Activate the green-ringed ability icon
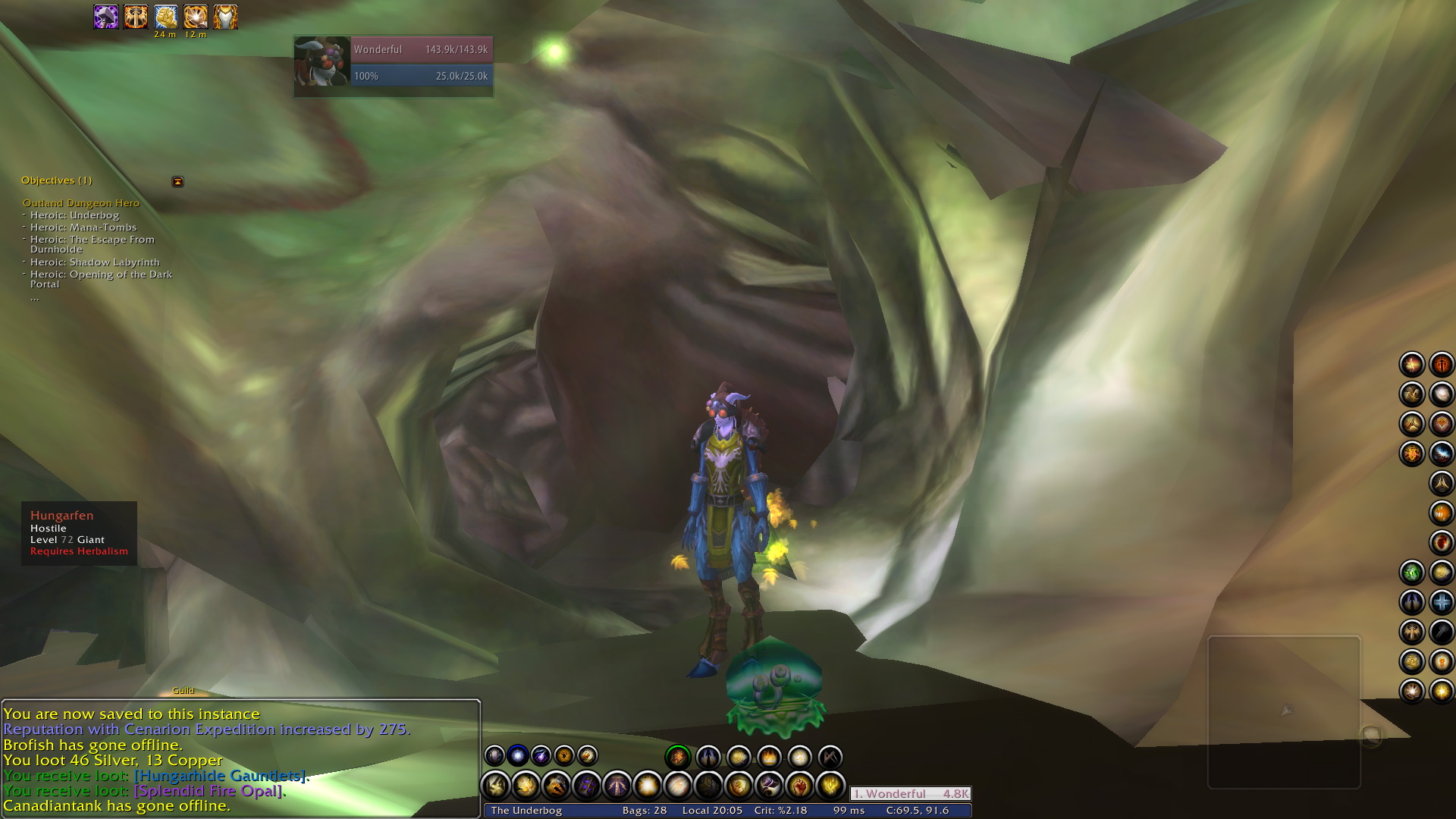 [677, 756]
